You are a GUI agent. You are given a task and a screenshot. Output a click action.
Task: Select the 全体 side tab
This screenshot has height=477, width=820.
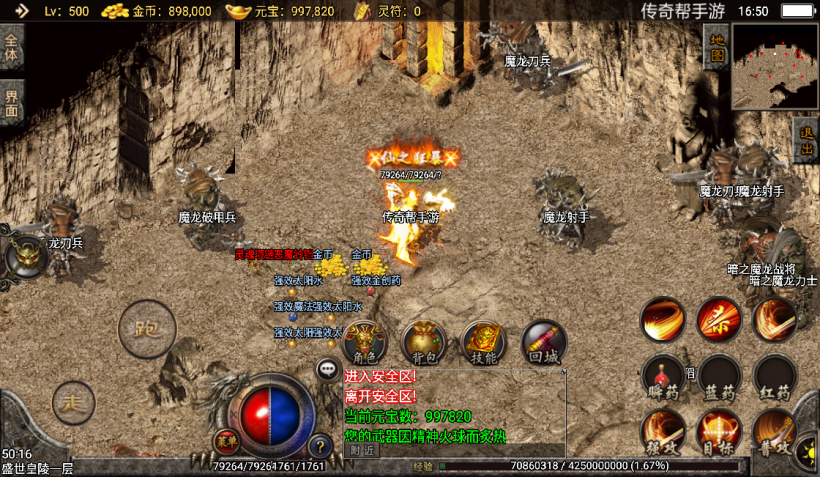[x=12, y=47]
